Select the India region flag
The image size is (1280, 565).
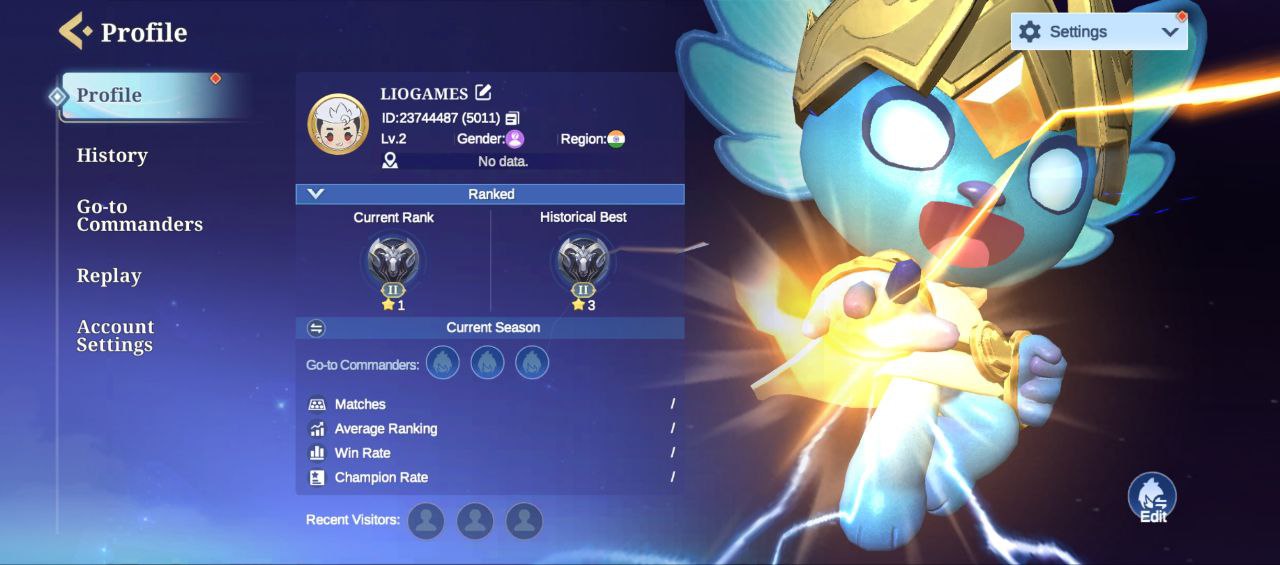coord(616,139)
